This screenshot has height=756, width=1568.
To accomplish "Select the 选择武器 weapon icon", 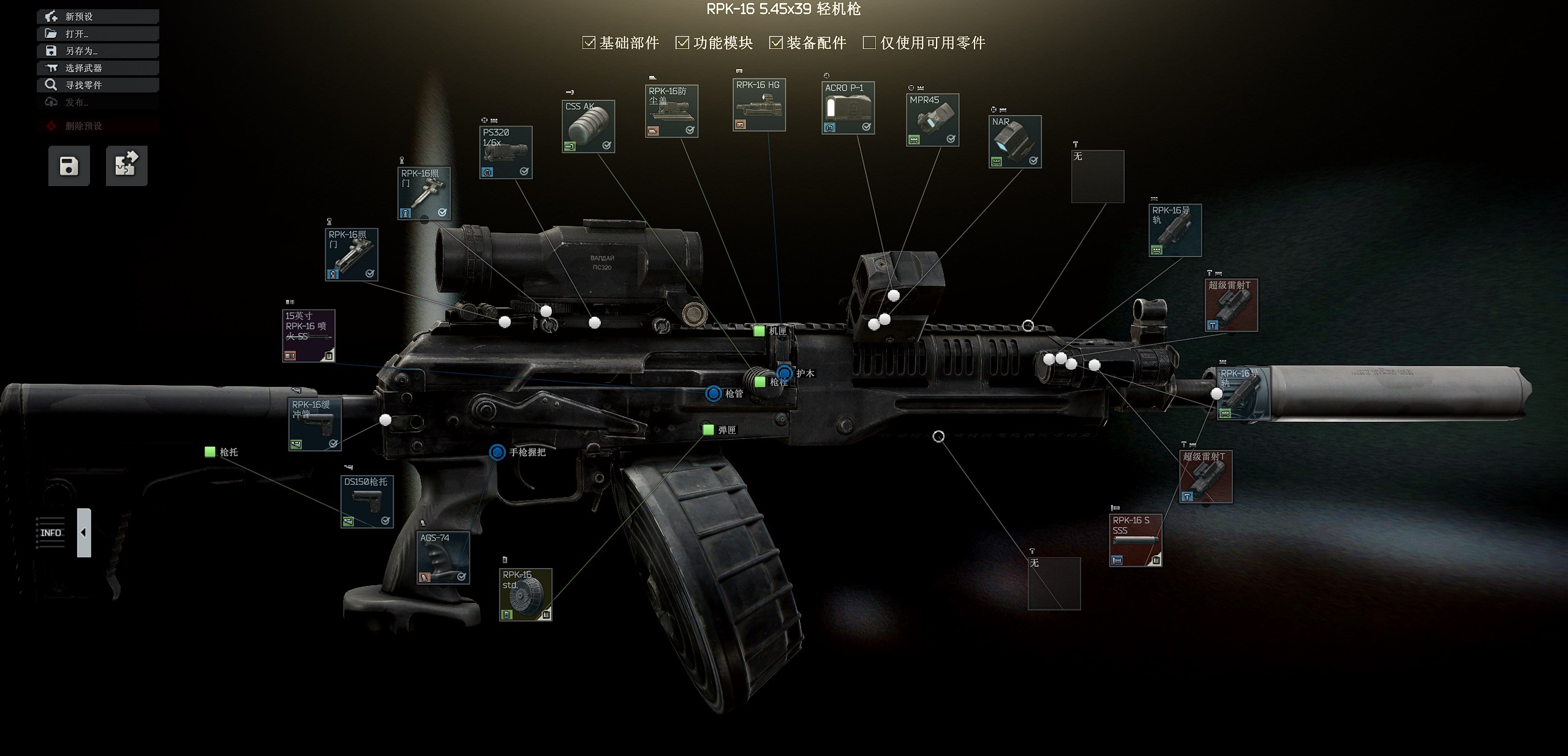I will (x=51, y=68).
